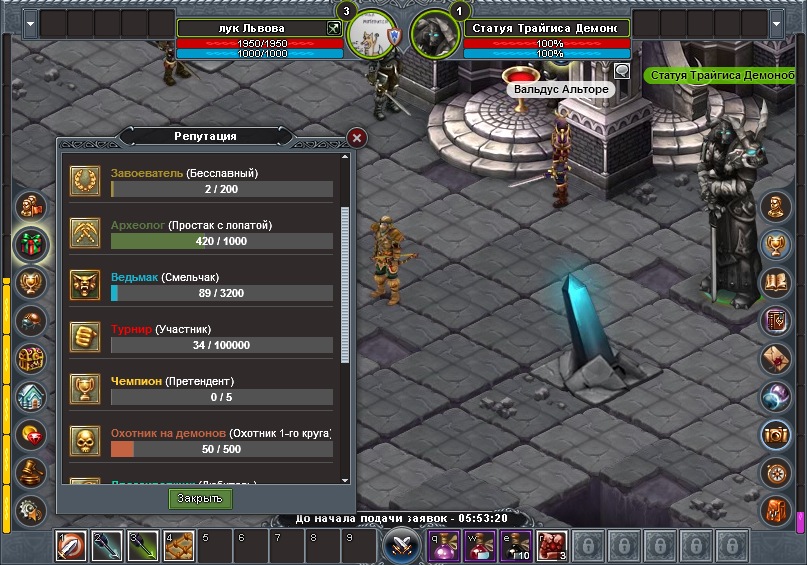Open the auction gavel icon
This screenshot has height=565, width=807.
coord(32,470)
